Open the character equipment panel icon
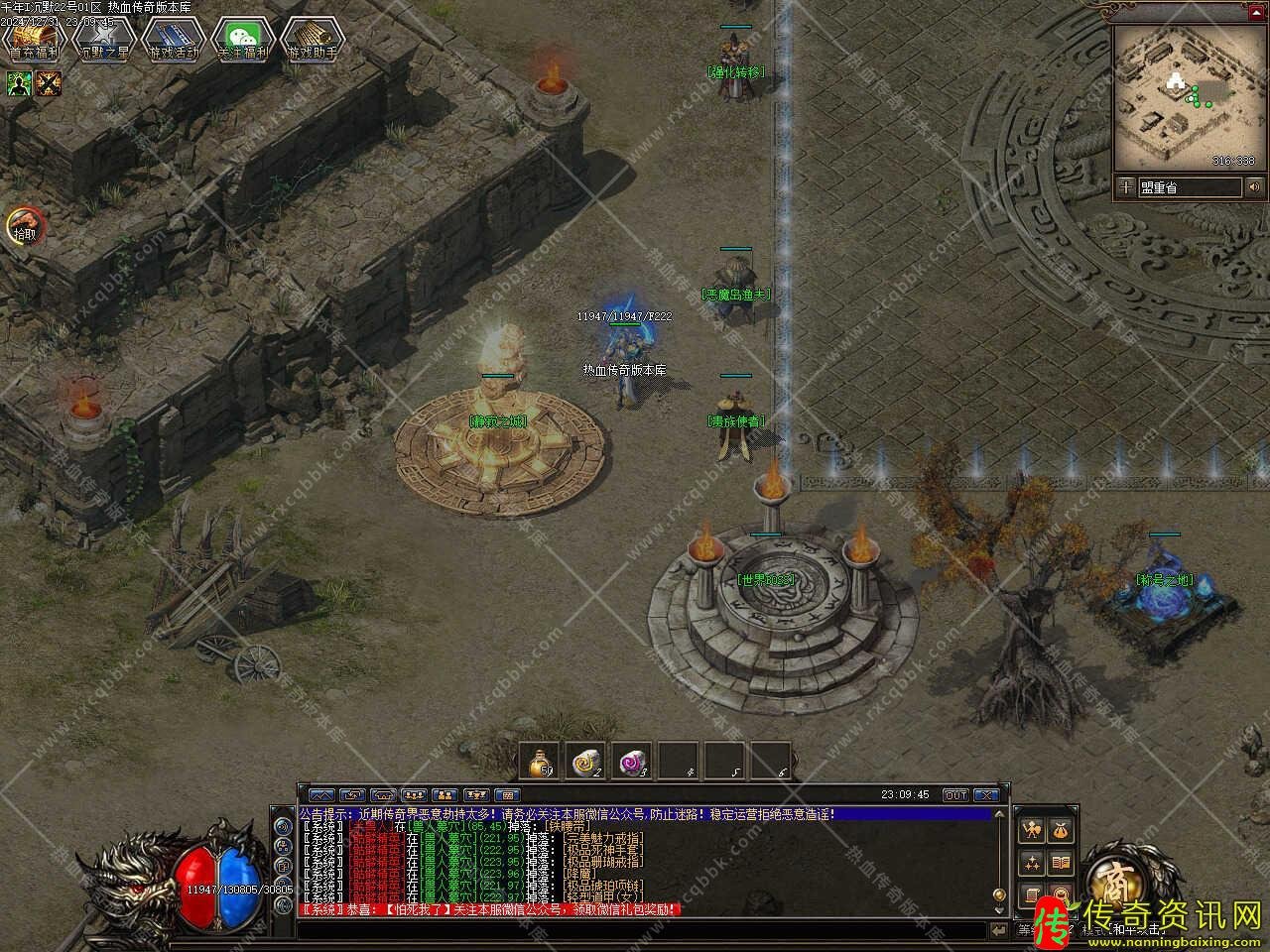 tap(1033, 829)
